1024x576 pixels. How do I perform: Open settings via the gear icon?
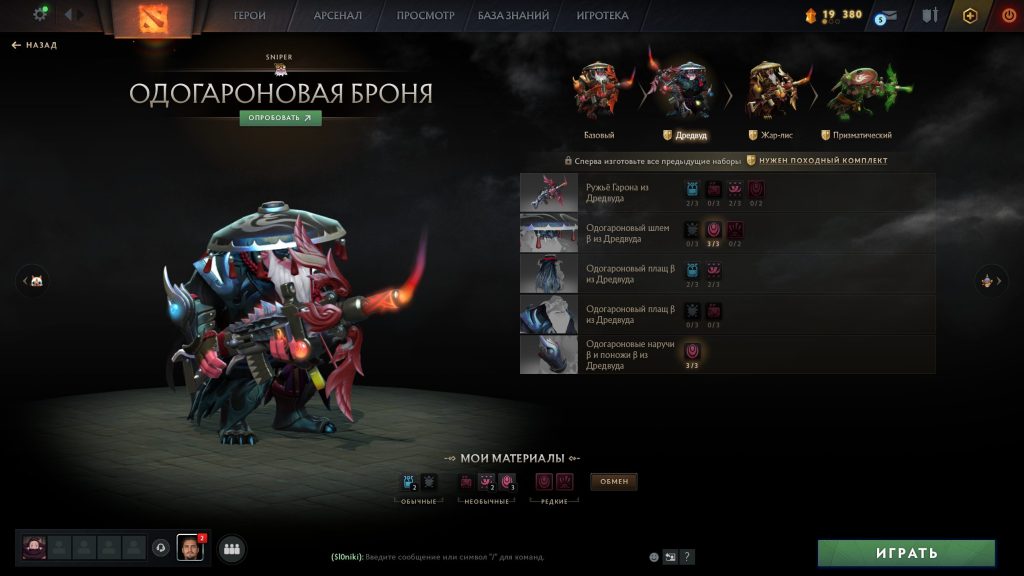[x=41, y=14]
